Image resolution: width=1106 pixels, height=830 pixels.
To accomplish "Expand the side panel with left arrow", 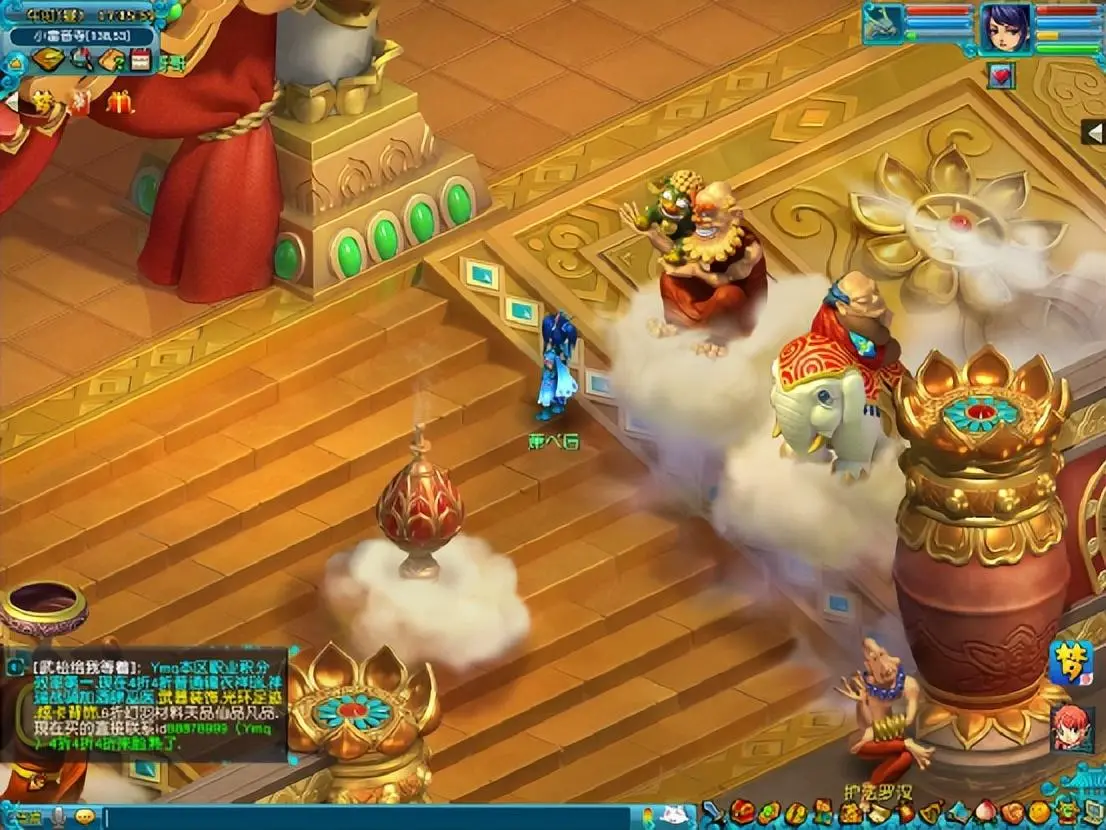I will tap(1092, 132).
